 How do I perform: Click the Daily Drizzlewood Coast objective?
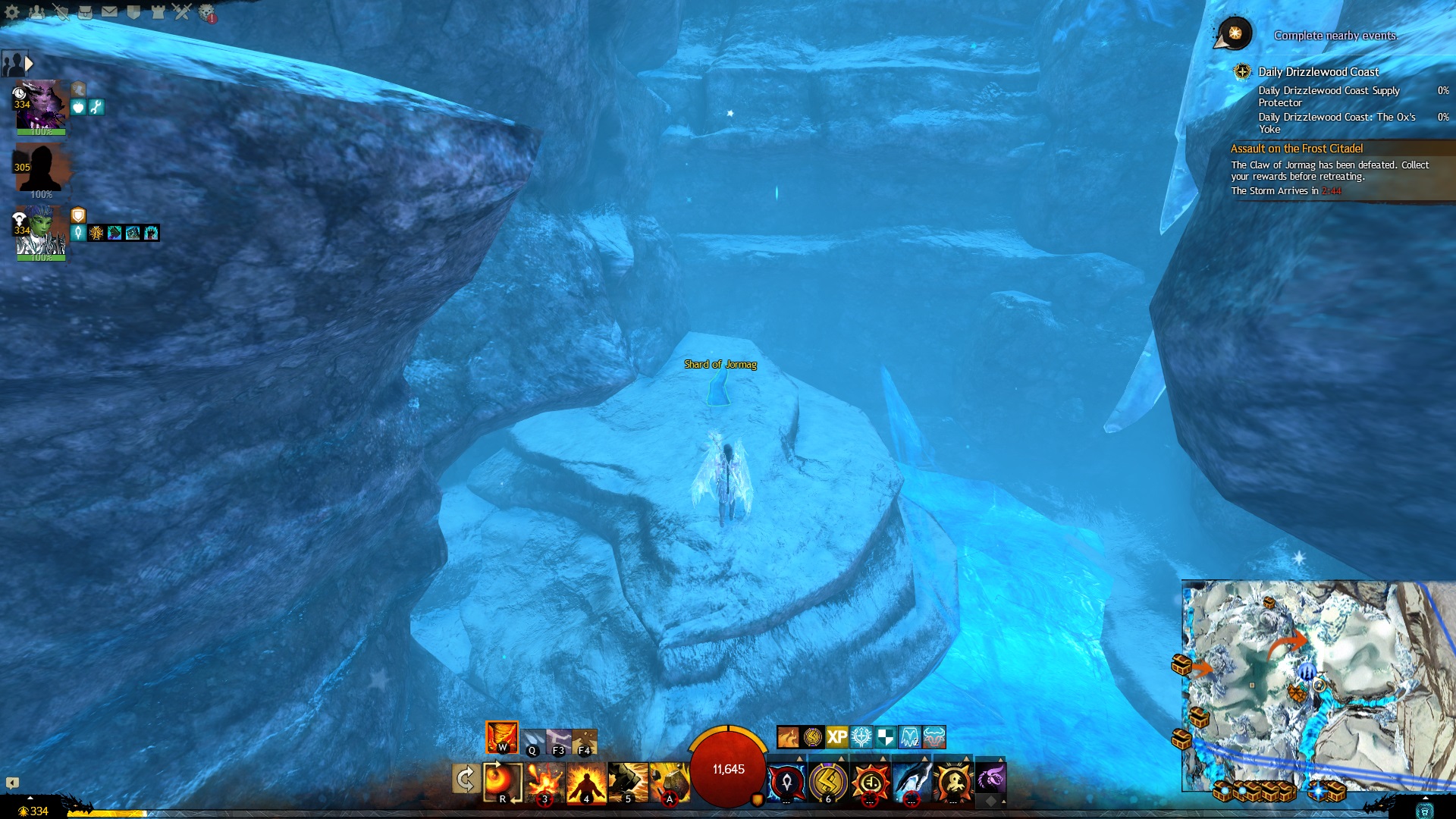tap(1318, 72)
